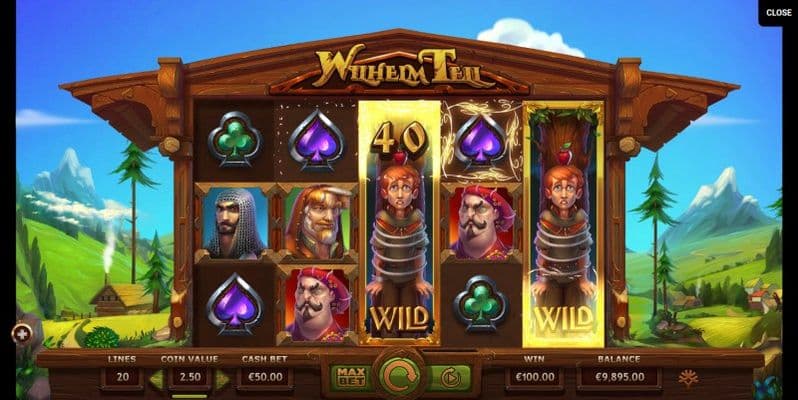The width and height of the screenshot is (798, 400).
Task: Spin the reels with the circular arrow button
Action: pos(399,378)
